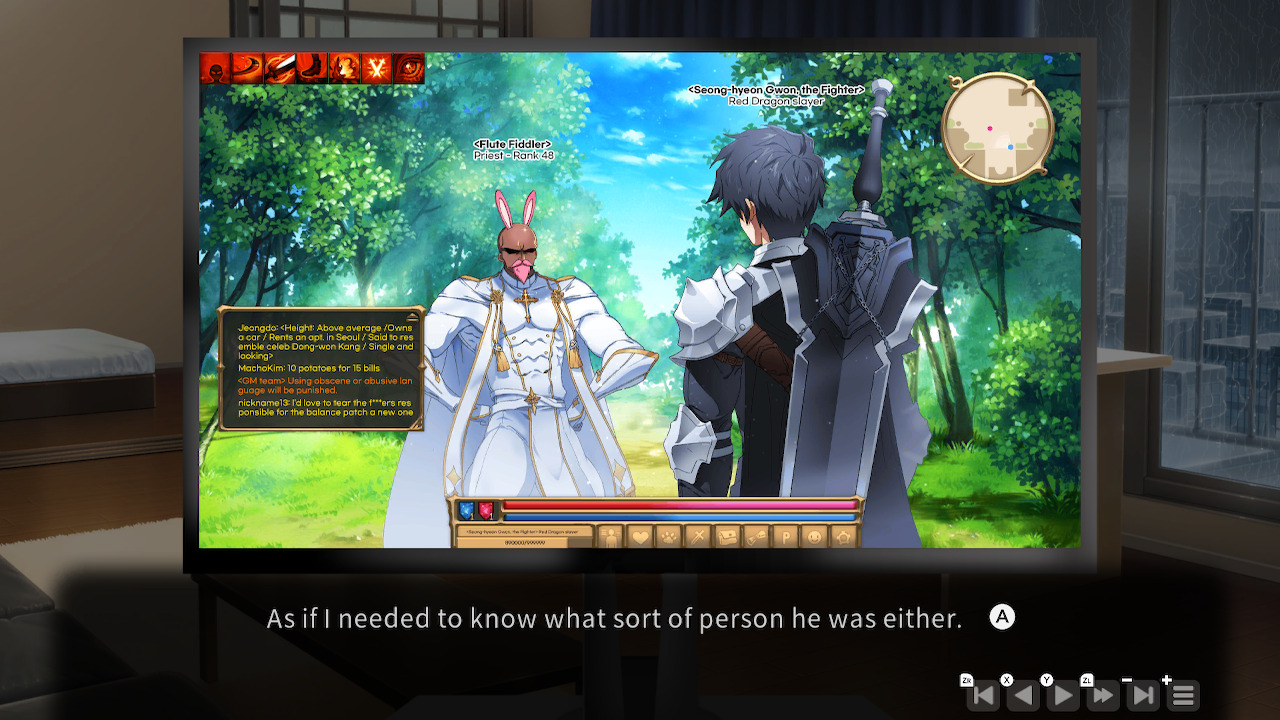Select the burning sword skill icon
Screen dimensions: 1280x720
(280, 70)
